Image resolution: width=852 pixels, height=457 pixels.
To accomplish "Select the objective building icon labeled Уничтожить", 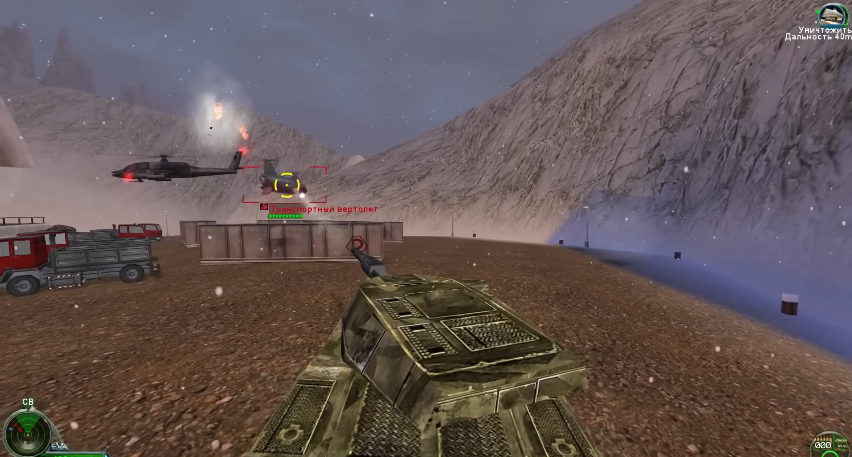I will point(831,14).
